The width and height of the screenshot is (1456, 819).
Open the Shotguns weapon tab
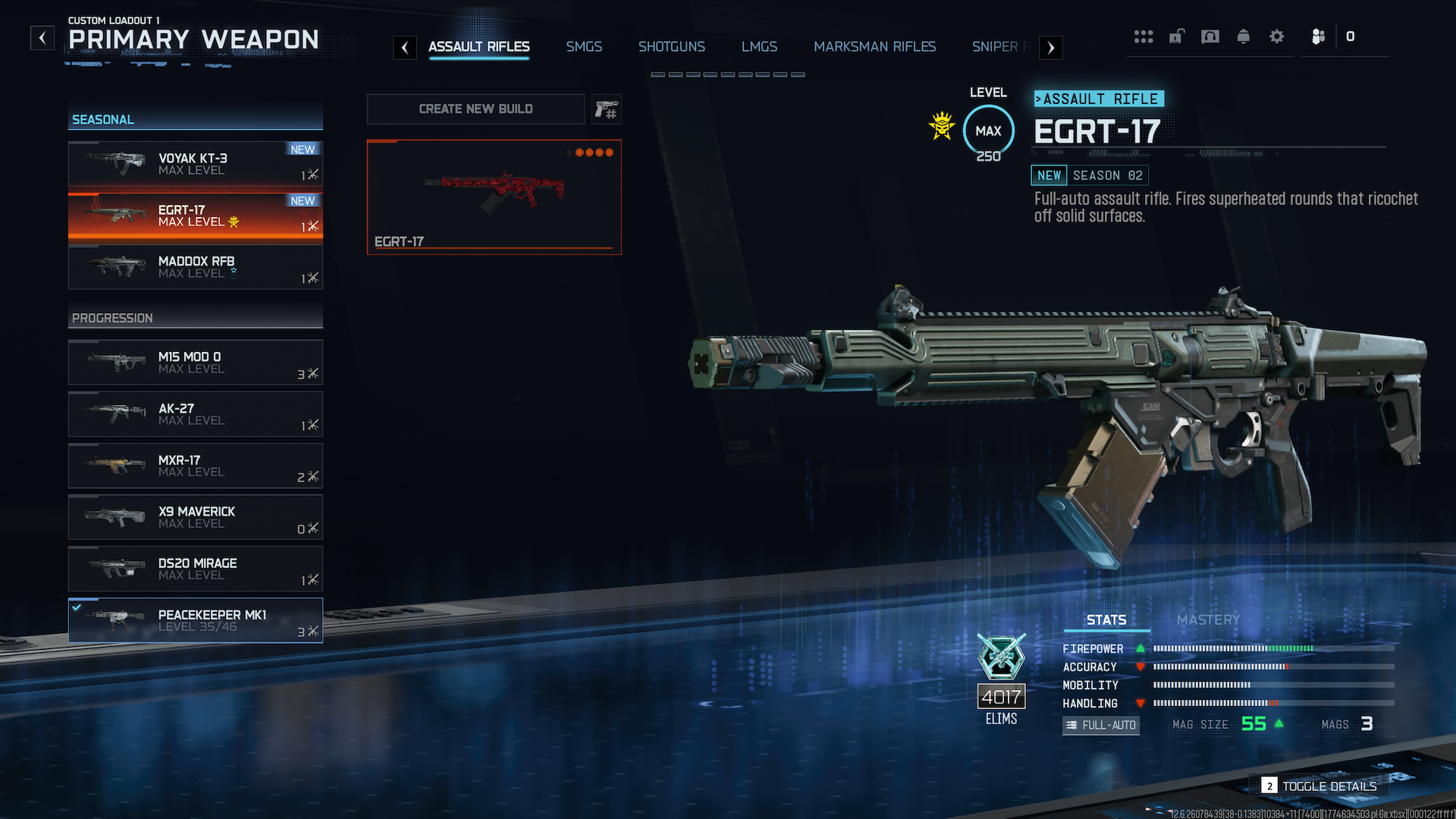pos(671,47)
